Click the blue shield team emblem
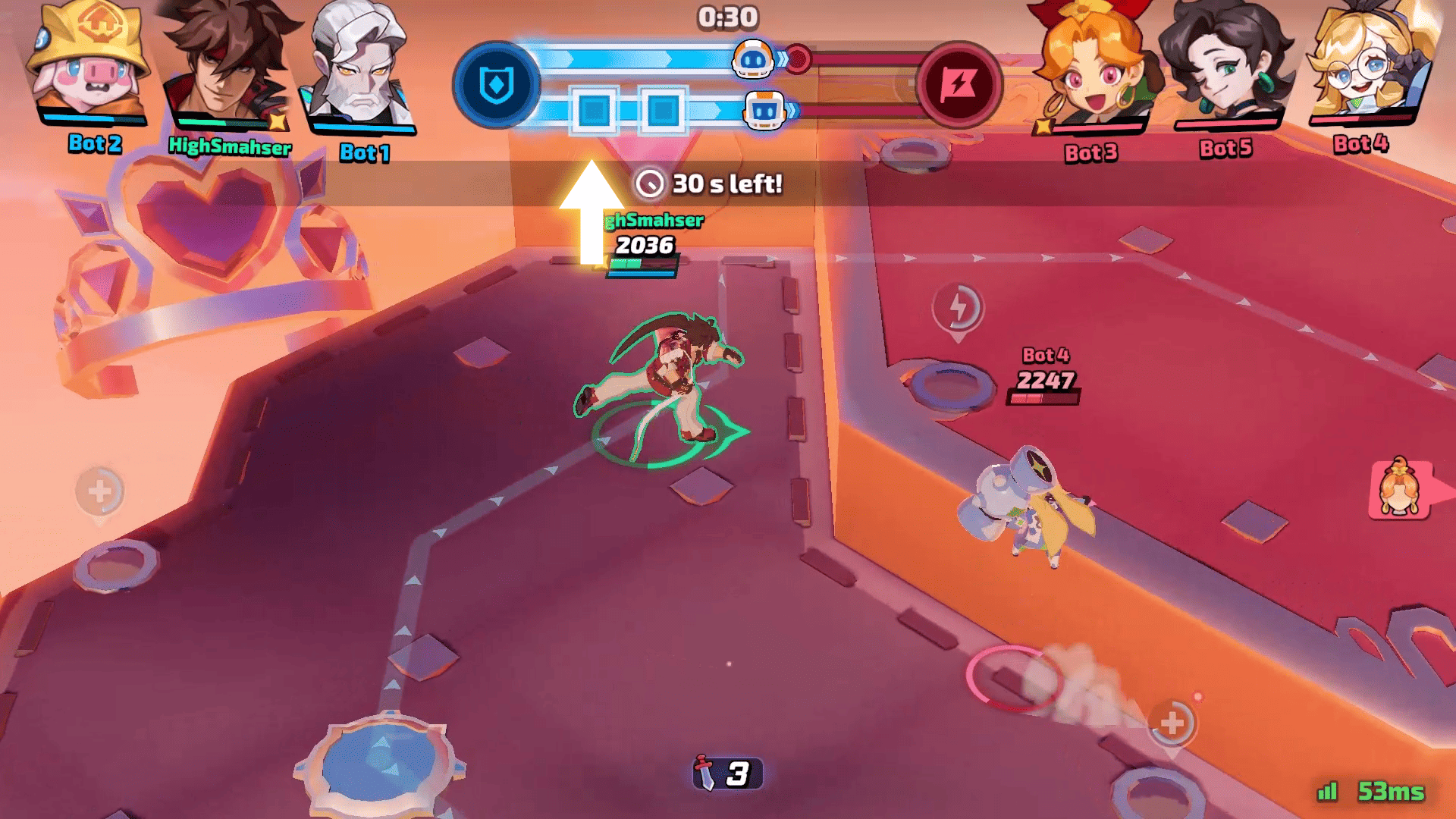 tap(497, 84)
